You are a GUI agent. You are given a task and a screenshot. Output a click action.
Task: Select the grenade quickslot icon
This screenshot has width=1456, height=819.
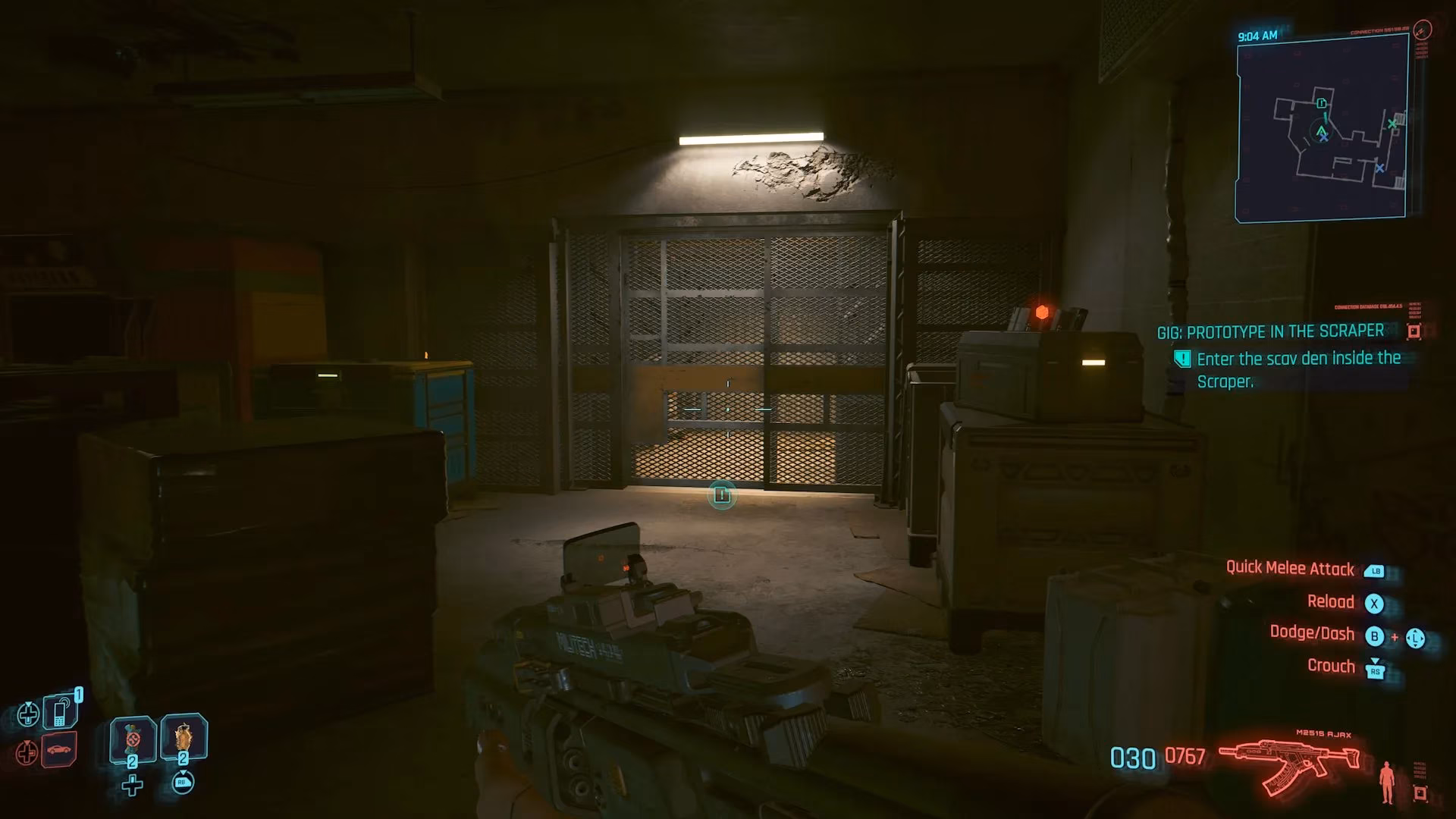pos(184,739)
